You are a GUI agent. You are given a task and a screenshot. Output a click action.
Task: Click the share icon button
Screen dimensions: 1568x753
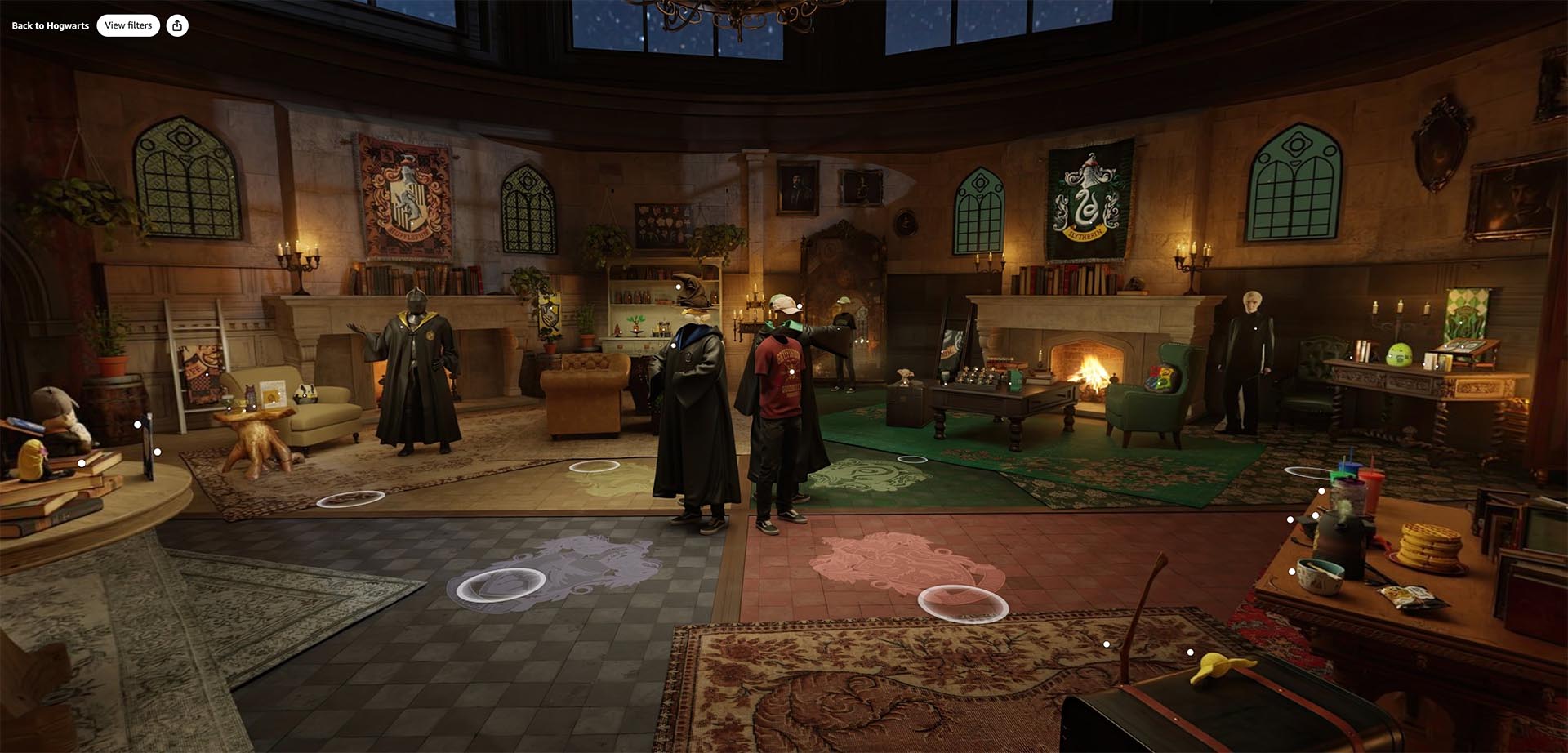point(177,25)
